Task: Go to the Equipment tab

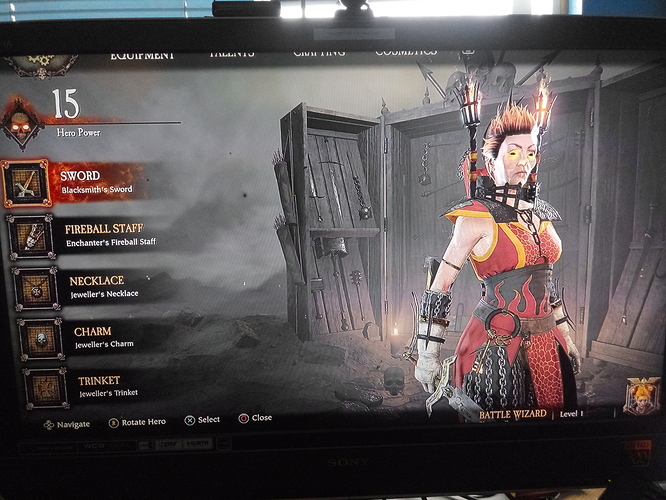Action: 141,53
